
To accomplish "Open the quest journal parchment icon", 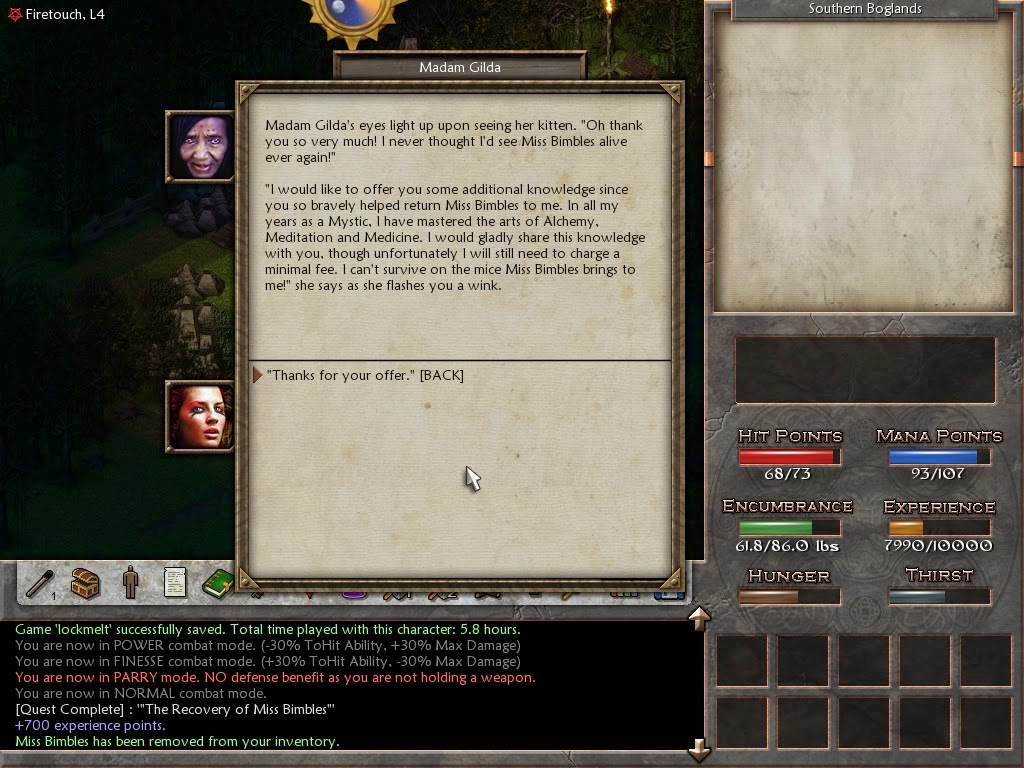I will (175, 582).
